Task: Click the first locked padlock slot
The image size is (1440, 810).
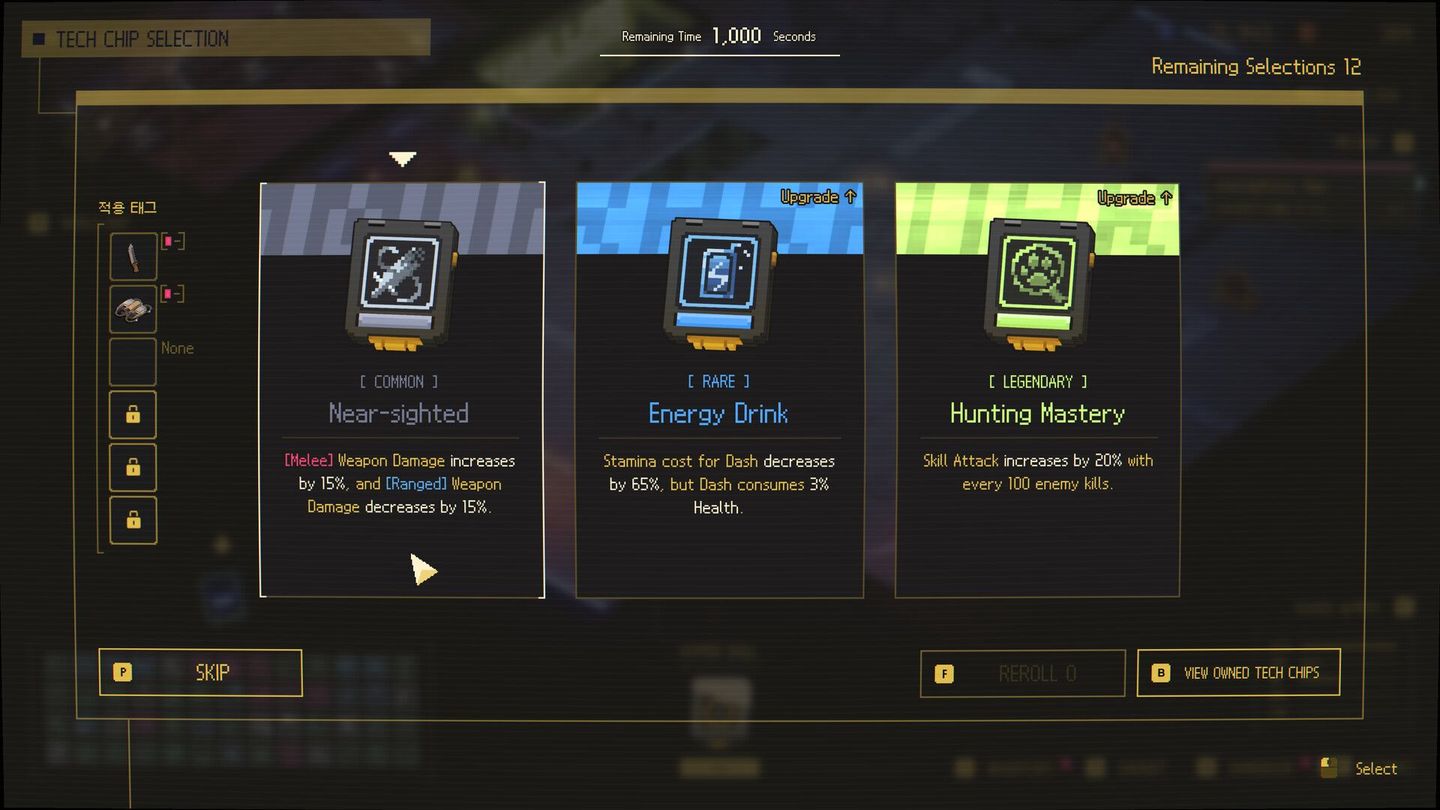Action: coord(133,414)
